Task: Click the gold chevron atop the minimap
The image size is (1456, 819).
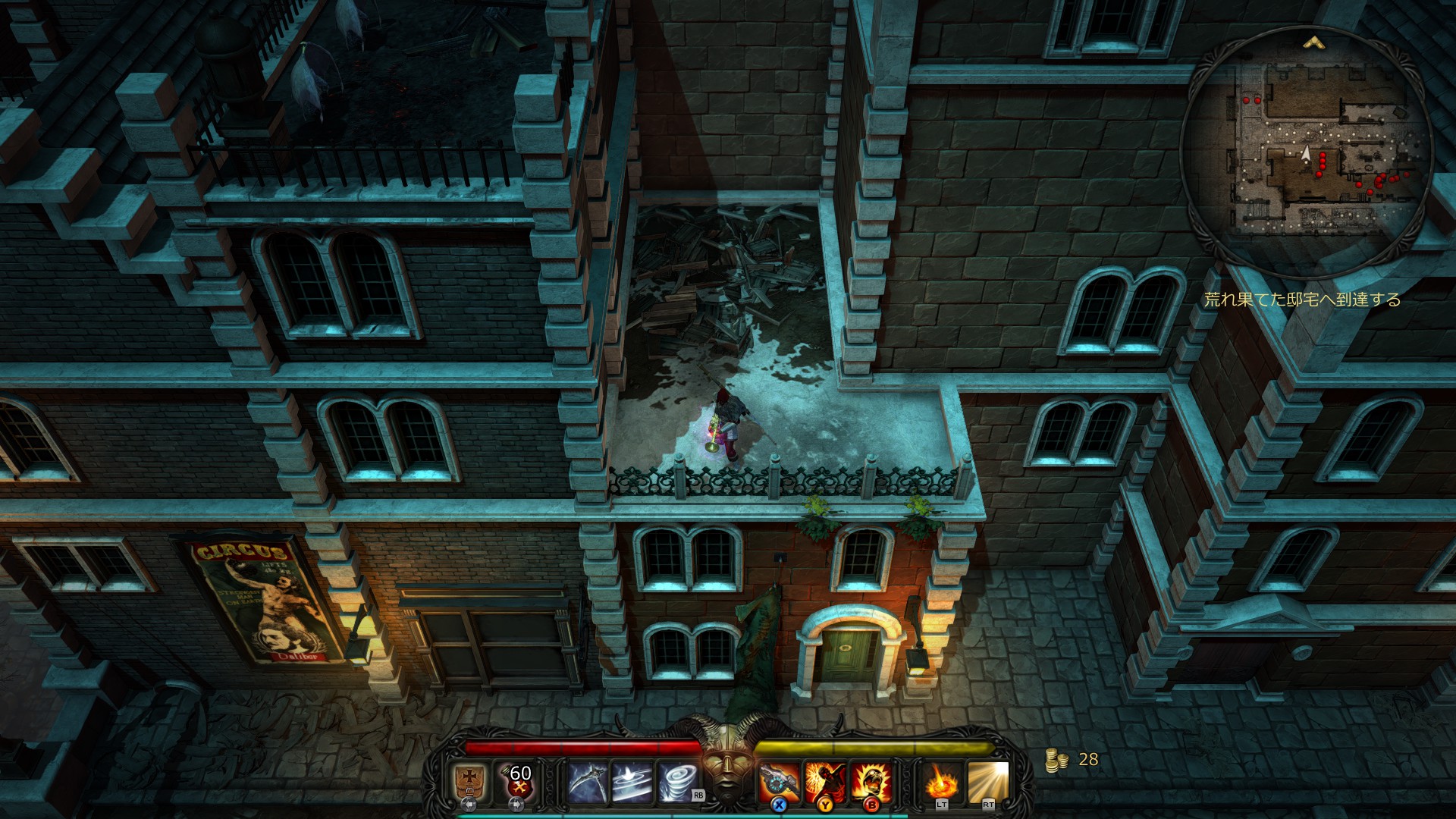Action: 1313,43
